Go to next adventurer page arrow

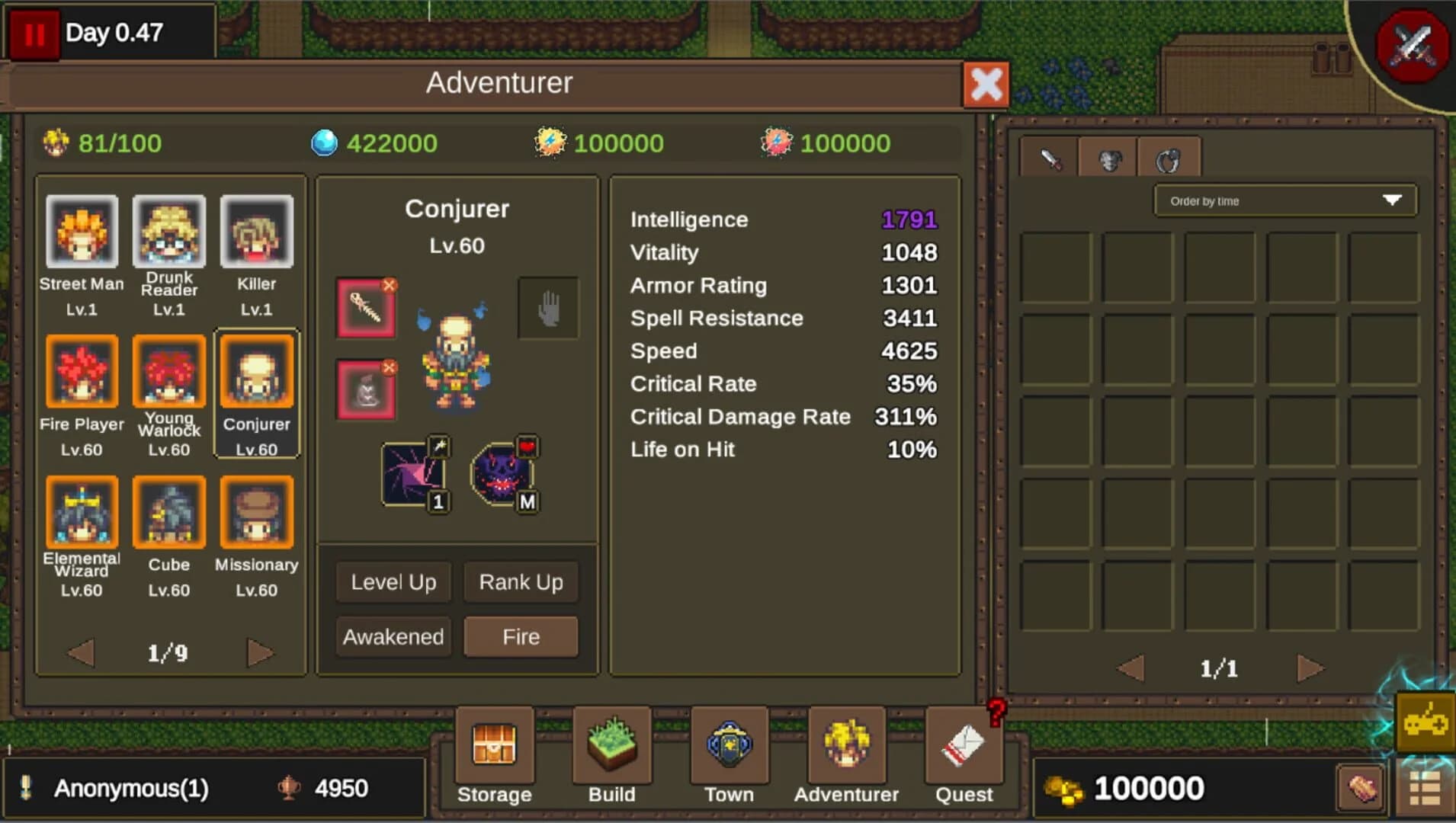[259, 652]
